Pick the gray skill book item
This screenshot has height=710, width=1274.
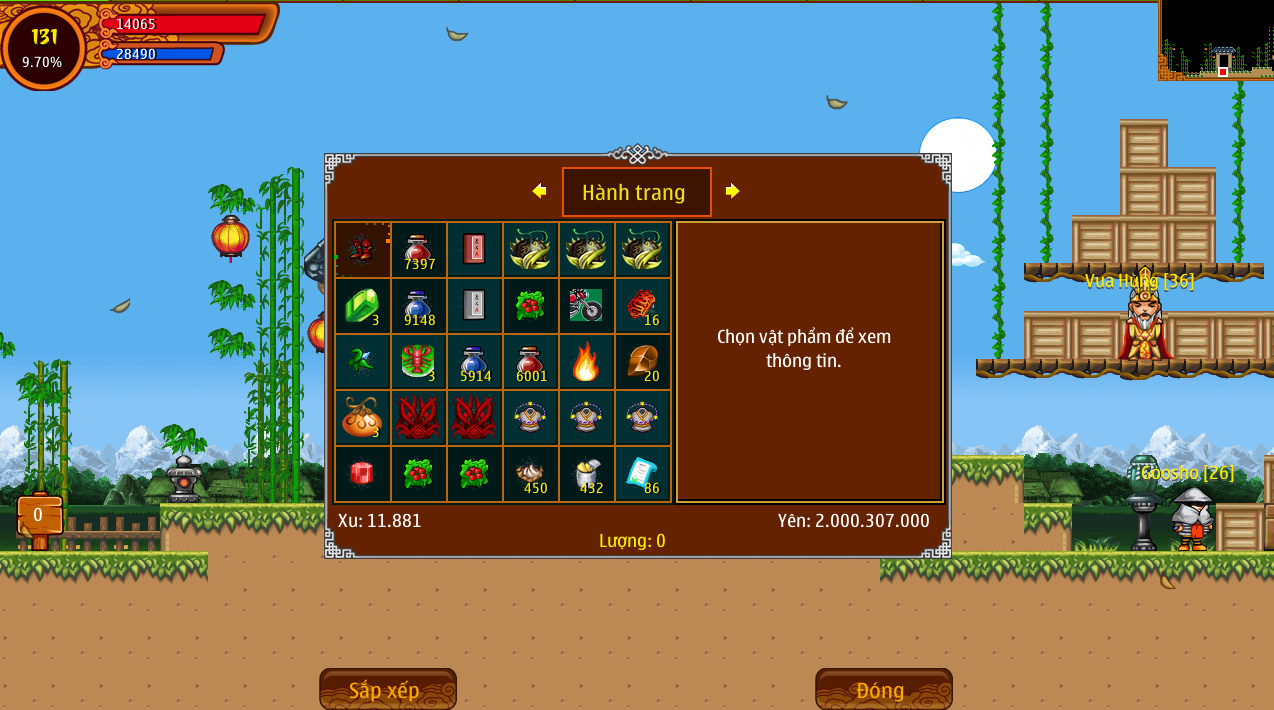pos(474,306)
